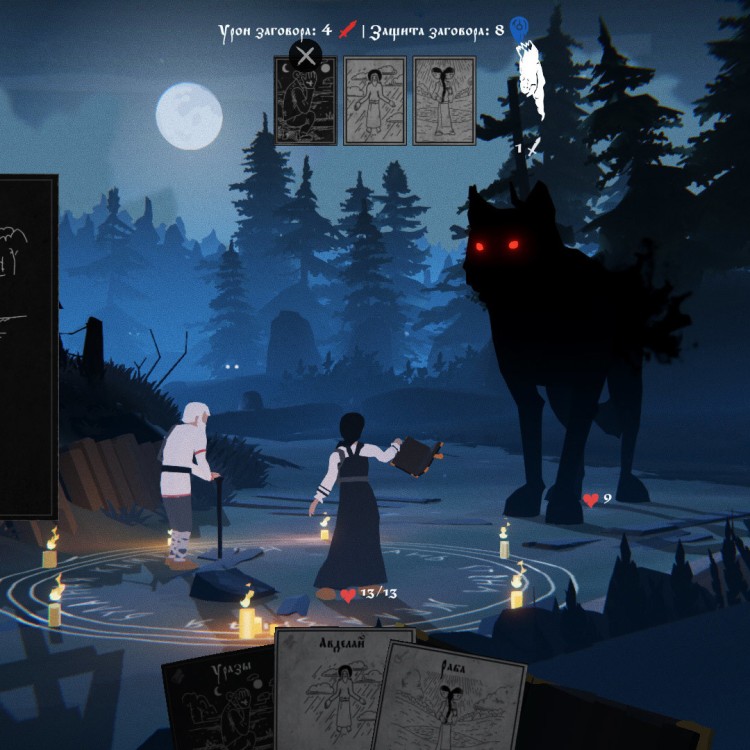Pick the Раба card from hand
The height and width of the screenshot is (750, 750).
[x=455, y=700]
